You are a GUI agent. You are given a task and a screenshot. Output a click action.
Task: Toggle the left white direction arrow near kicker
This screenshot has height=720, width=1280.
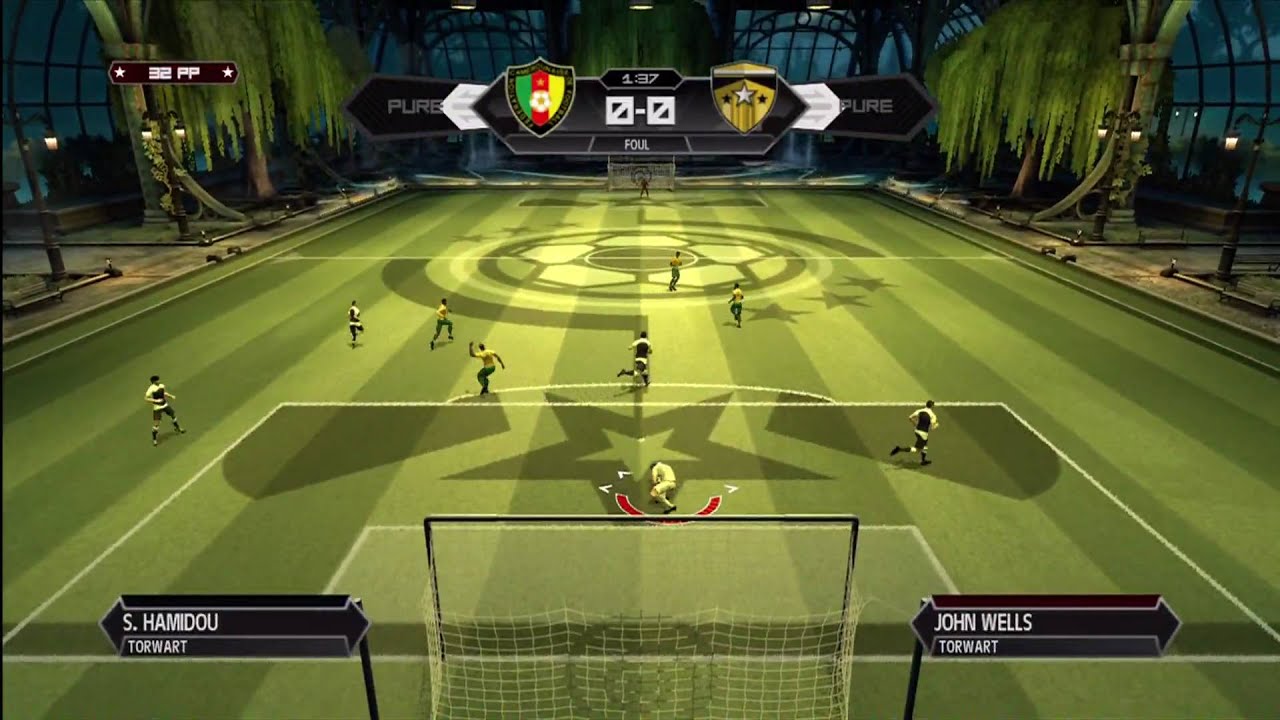[x=605, y=489]
